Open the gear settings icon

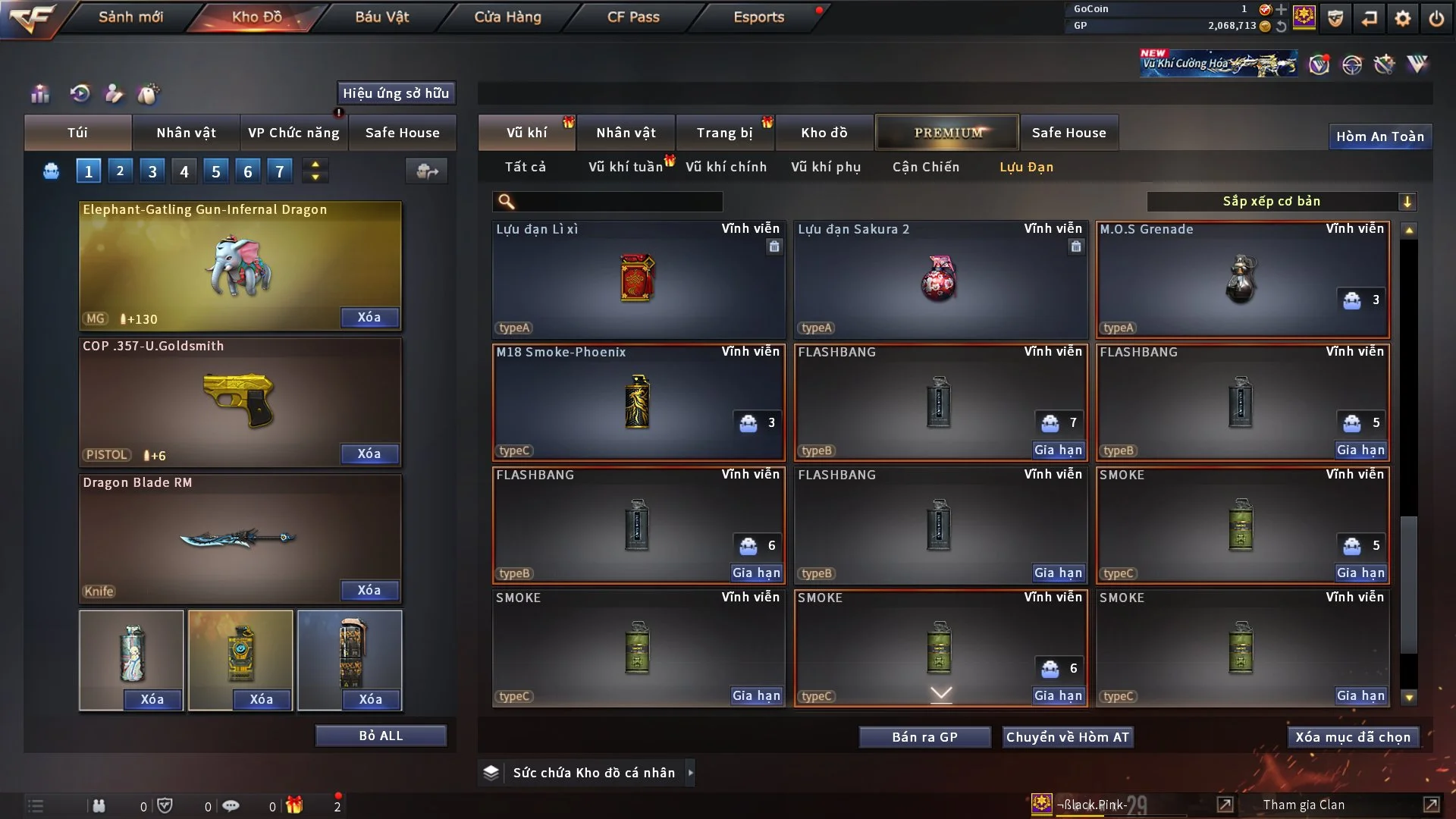point(1403,17)
